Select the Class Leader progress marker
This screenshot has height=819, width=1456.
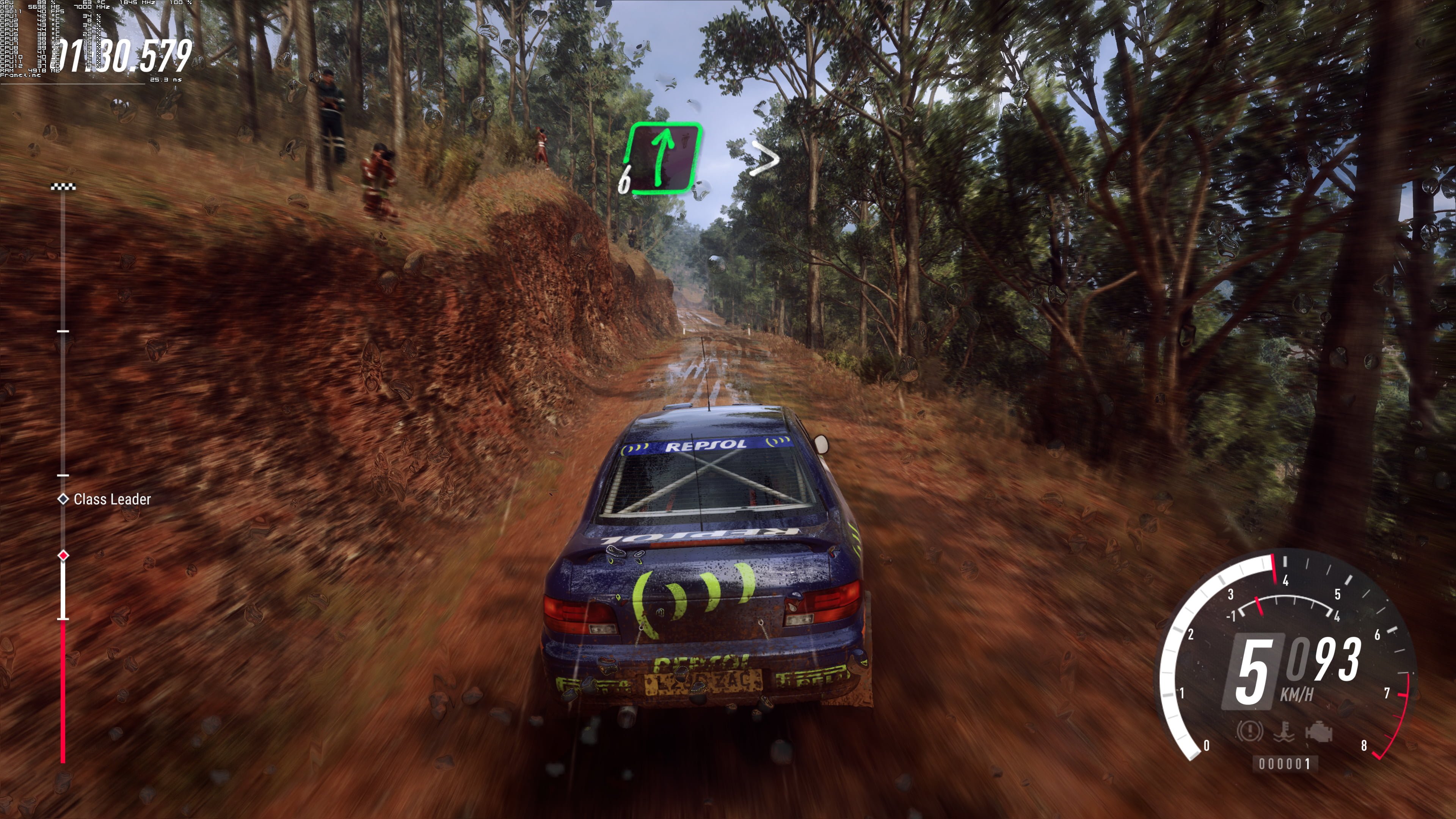pos(63,499)
